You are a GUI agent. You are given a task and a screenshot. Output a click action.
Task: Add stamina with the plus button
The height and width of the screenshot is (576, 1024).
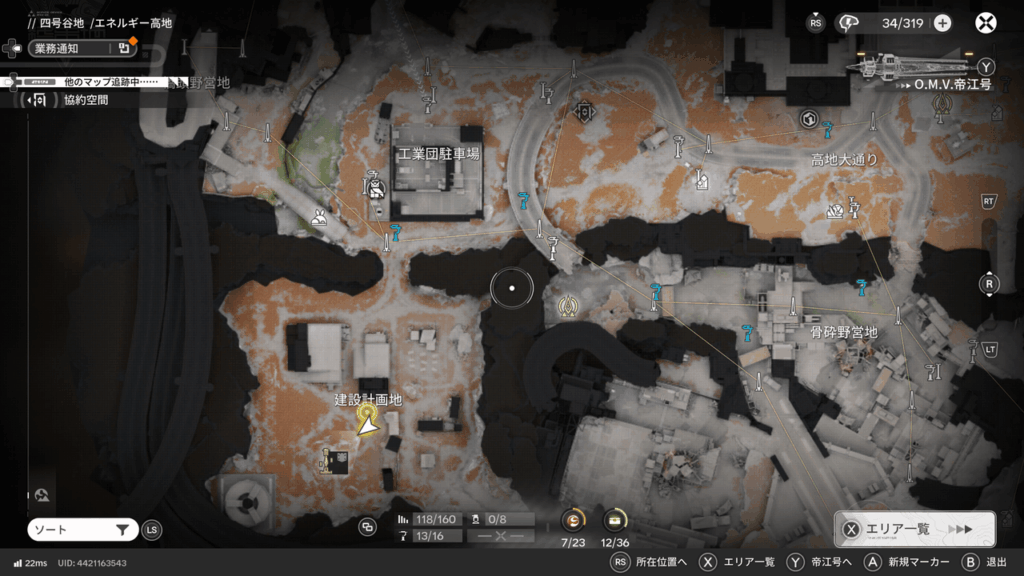(x=942, y=23)
